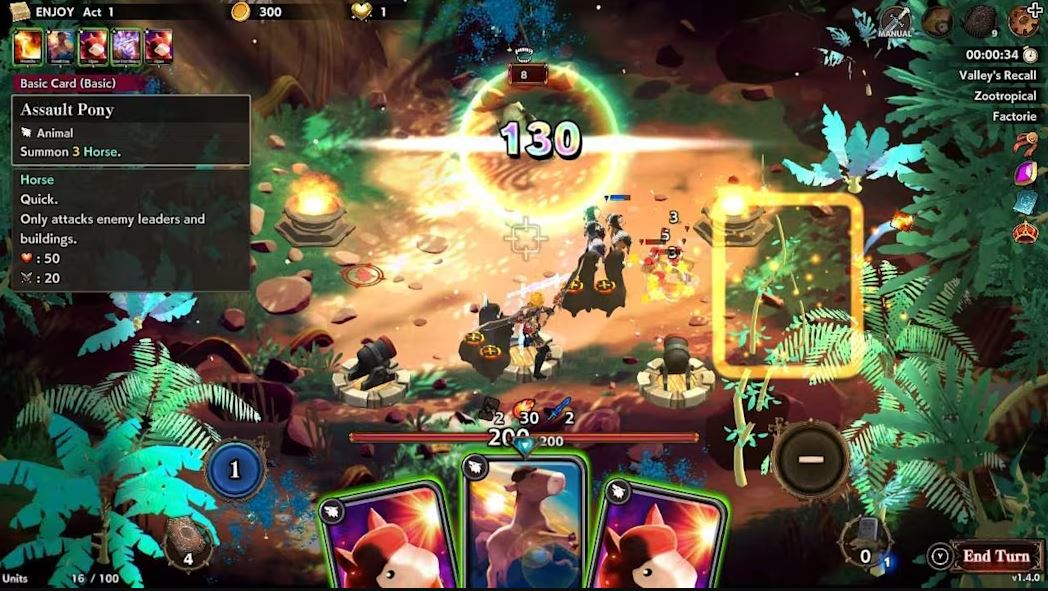This screenshot has width=1048, height=591.
Task: Click the orange ribbon relic icon
Action: tap(1025, 144)
